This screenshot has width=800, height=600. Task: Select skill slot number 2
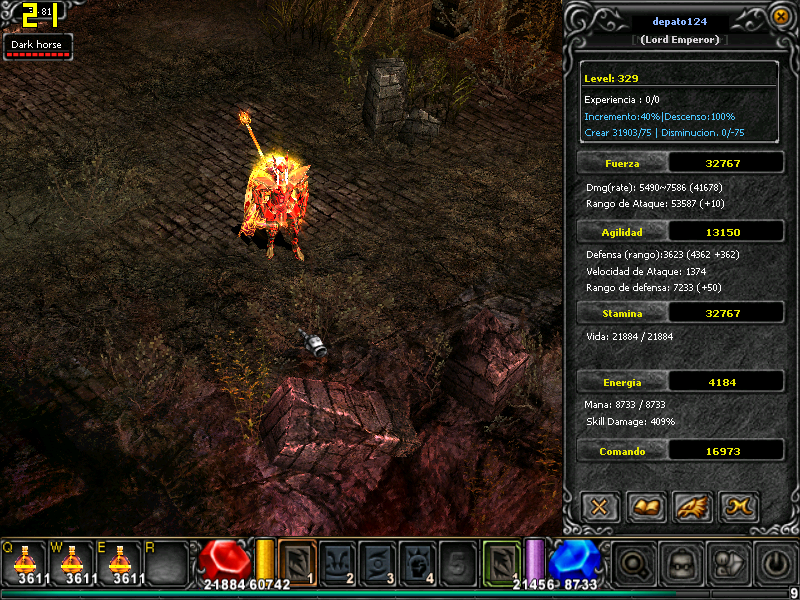pos(337,562)
